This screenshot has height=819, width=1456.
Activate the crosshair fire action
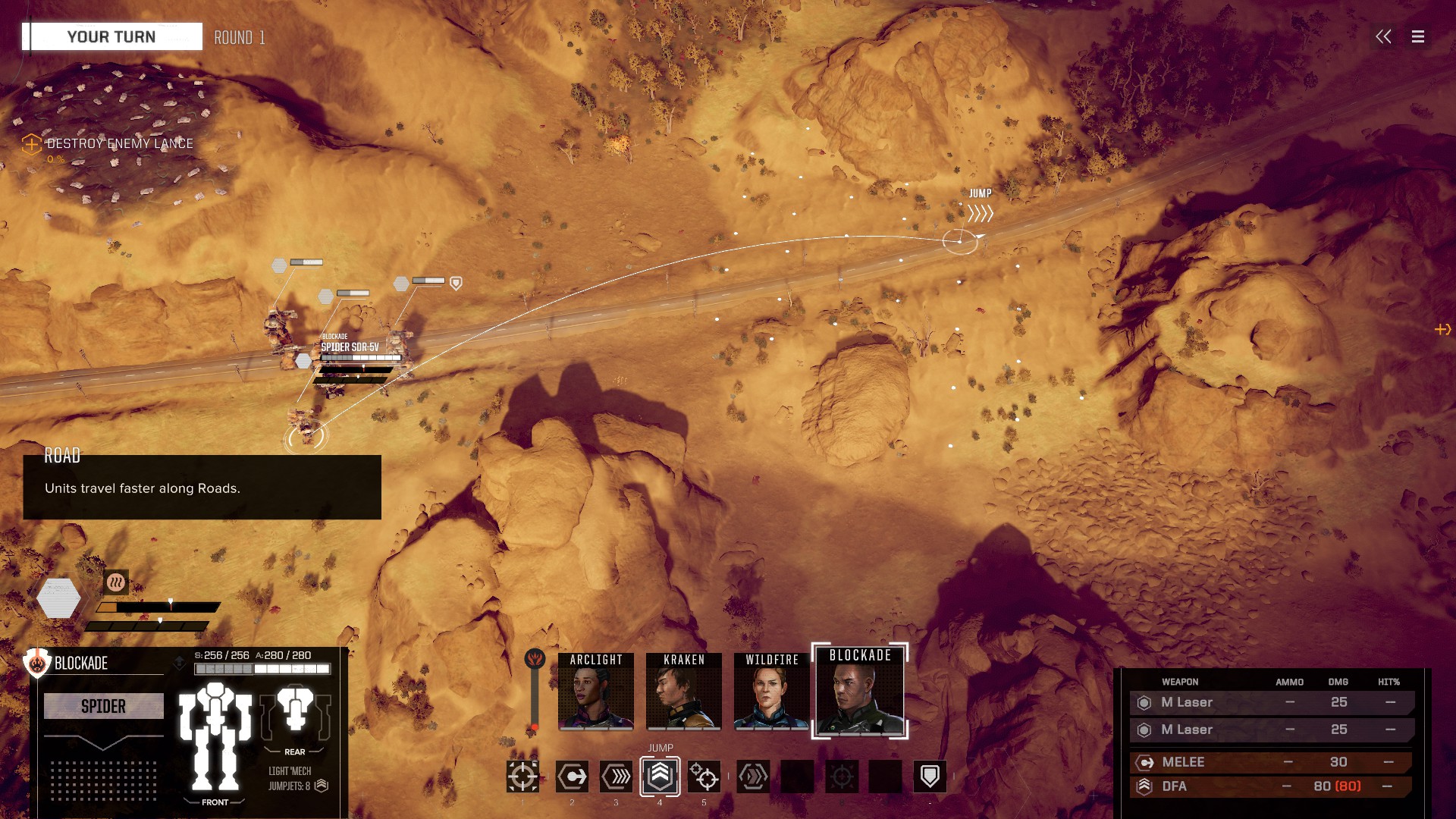click(522, 777)
